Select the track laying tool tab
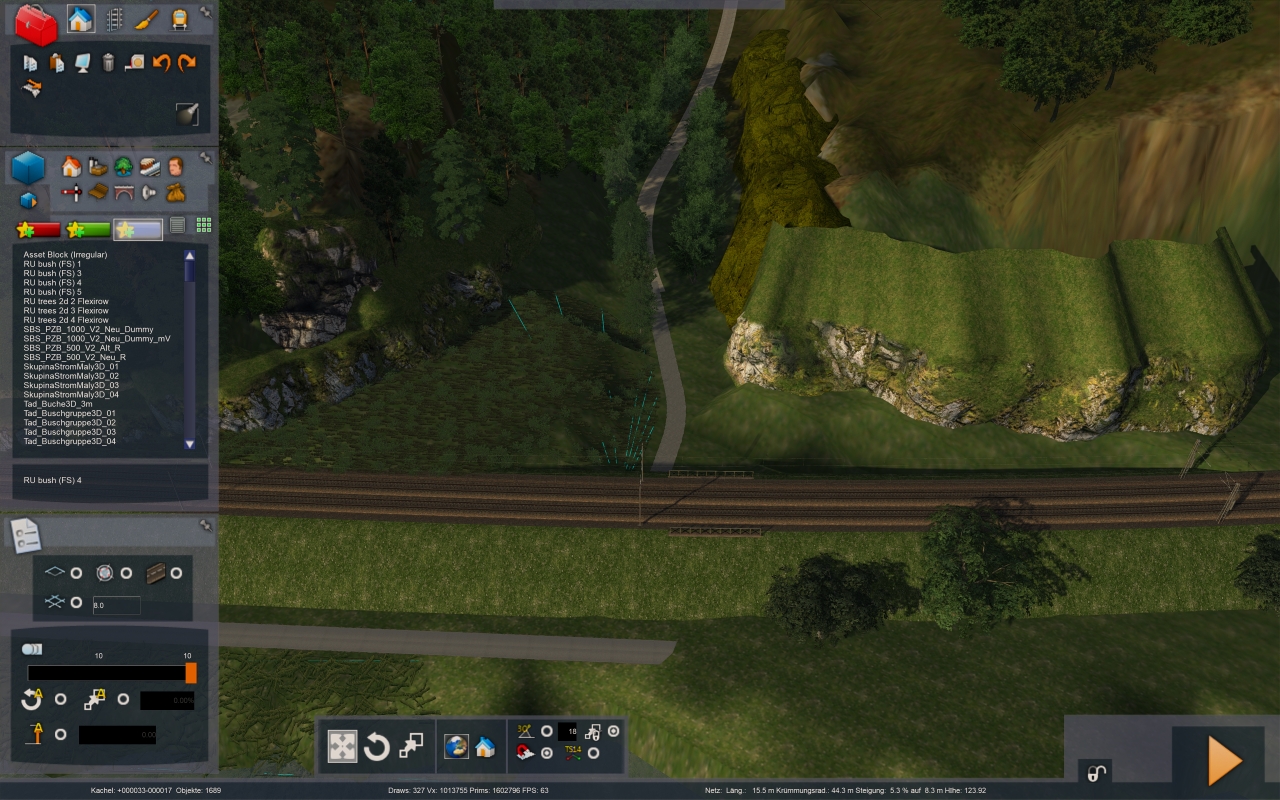Image resolution: width=1280 pixels, height=800 pixels. pos(114,20)
